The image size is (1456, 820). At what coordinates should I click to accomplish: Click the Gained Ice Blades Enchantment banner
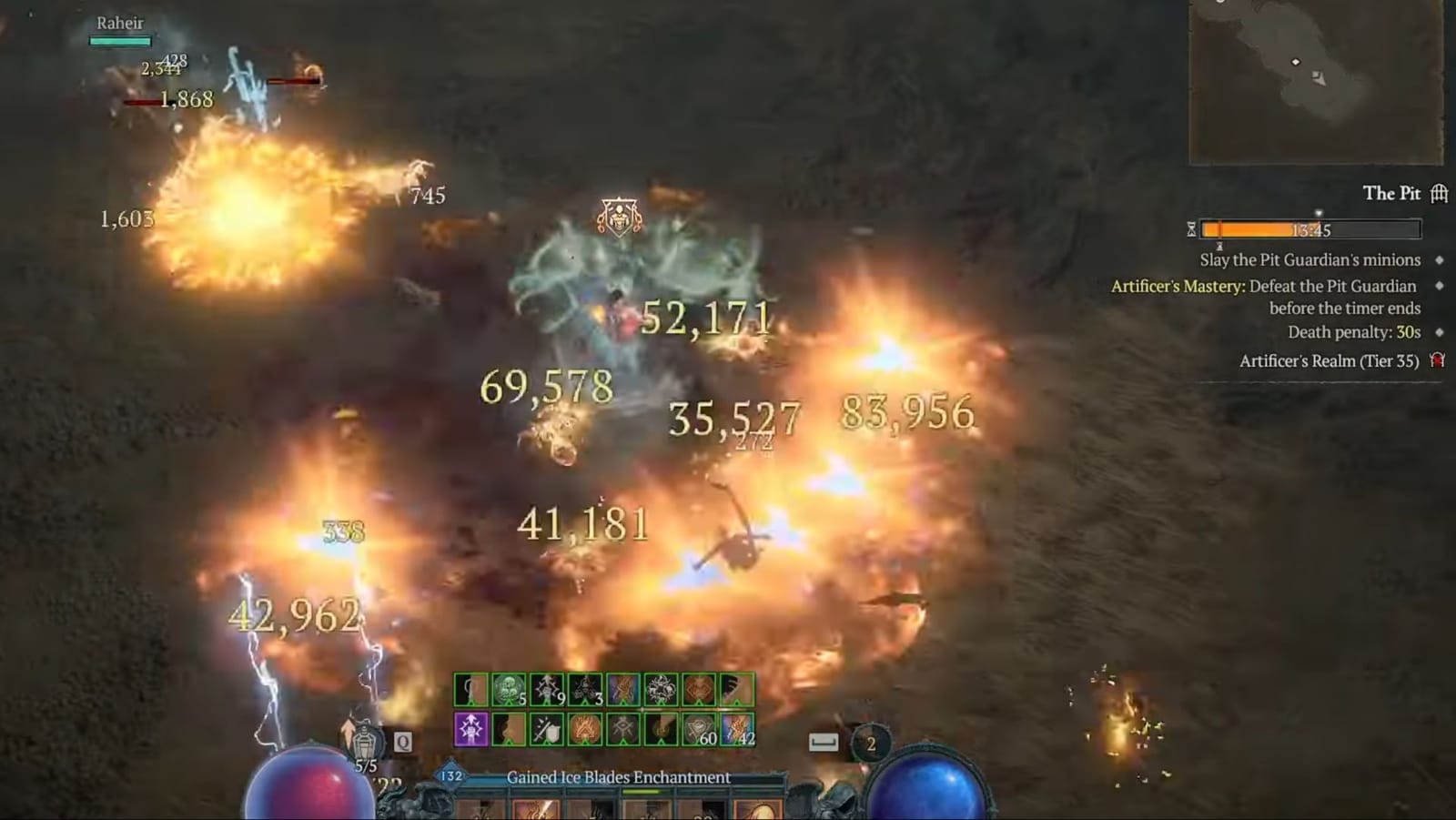(619, 778)
